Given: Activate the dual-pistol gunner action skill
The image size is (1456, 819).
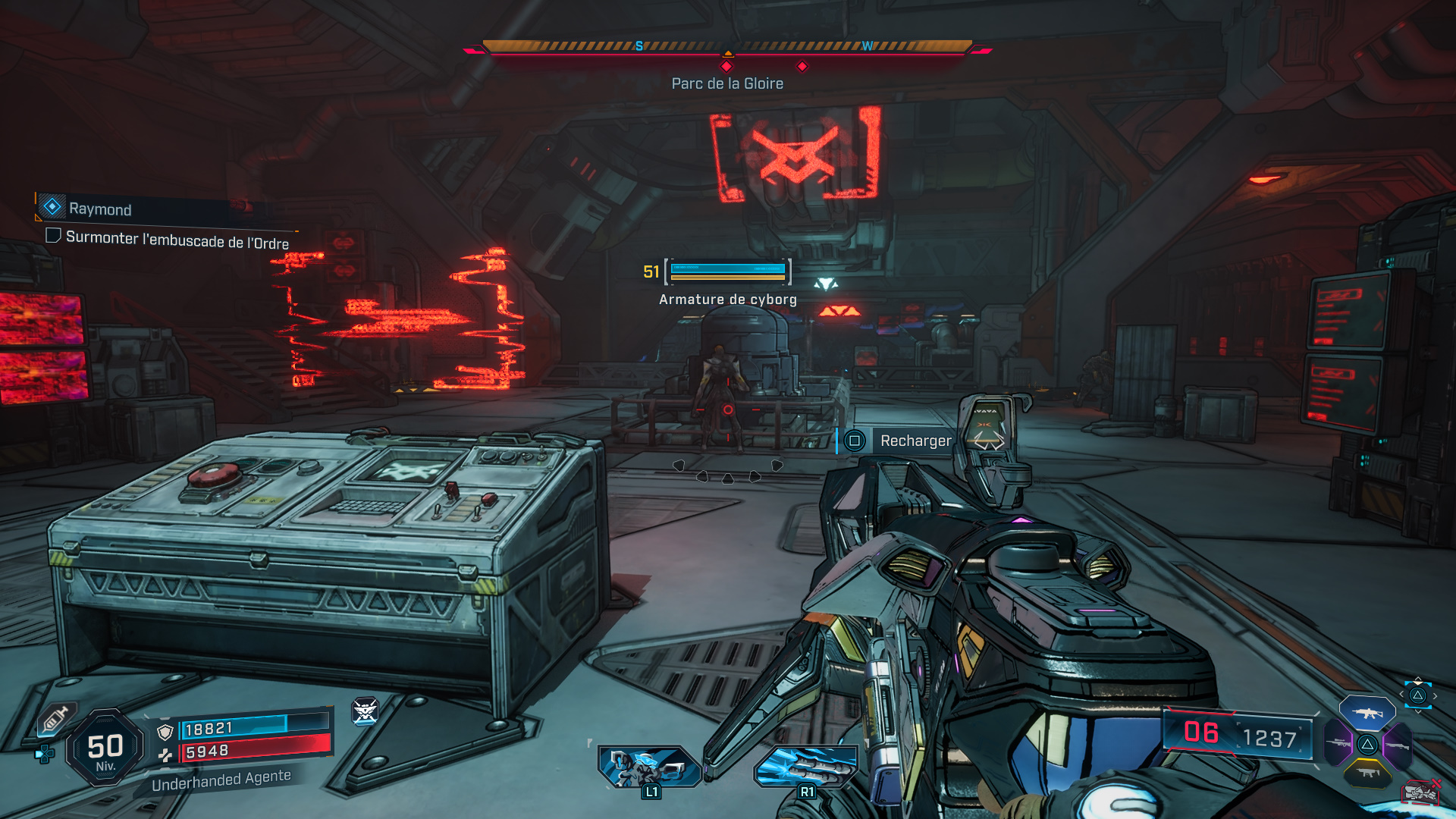Looking at the screenshot, I should tap(649, 766).
